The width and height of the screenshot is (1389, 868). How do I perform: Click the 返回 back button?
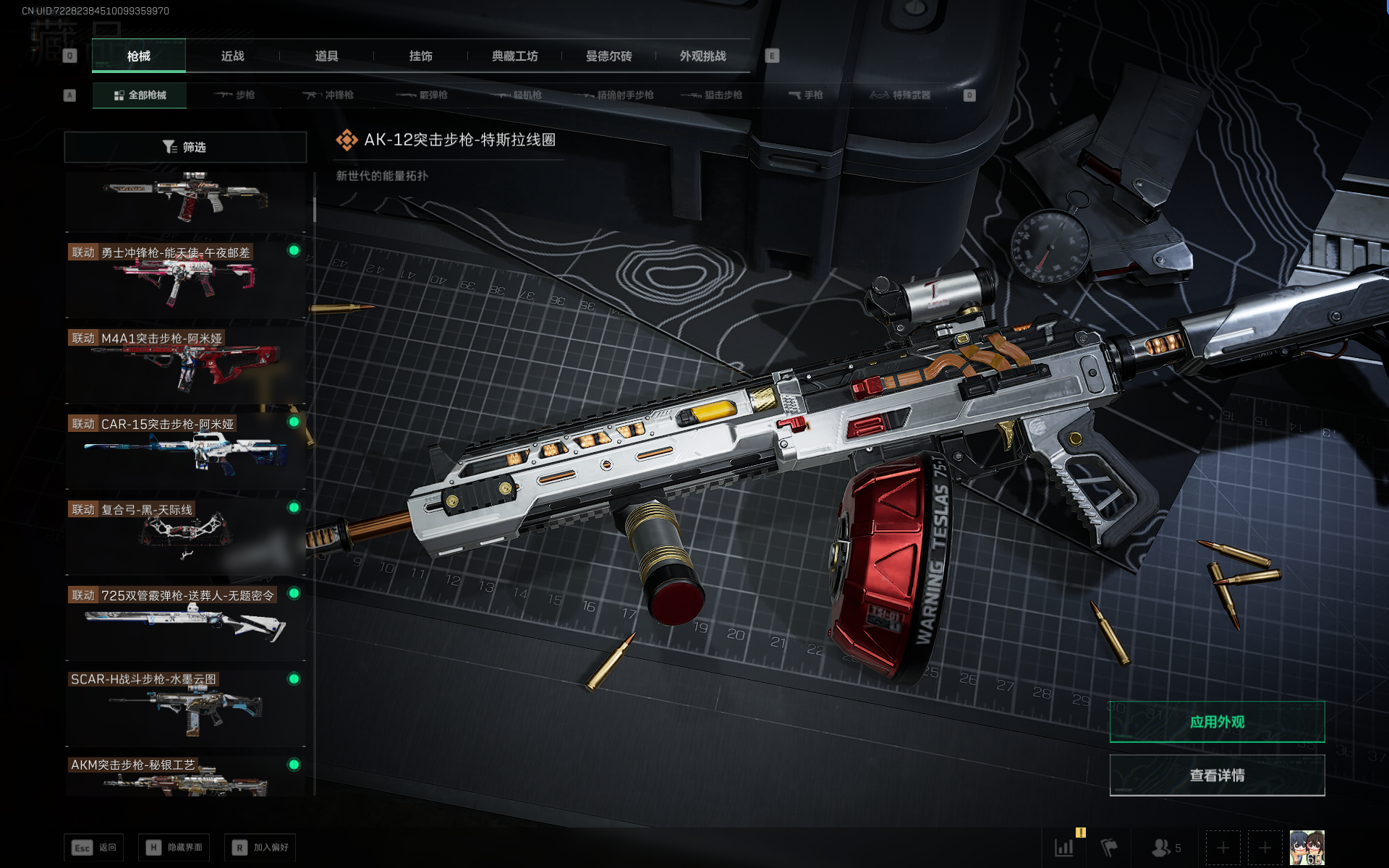(94, 848)
